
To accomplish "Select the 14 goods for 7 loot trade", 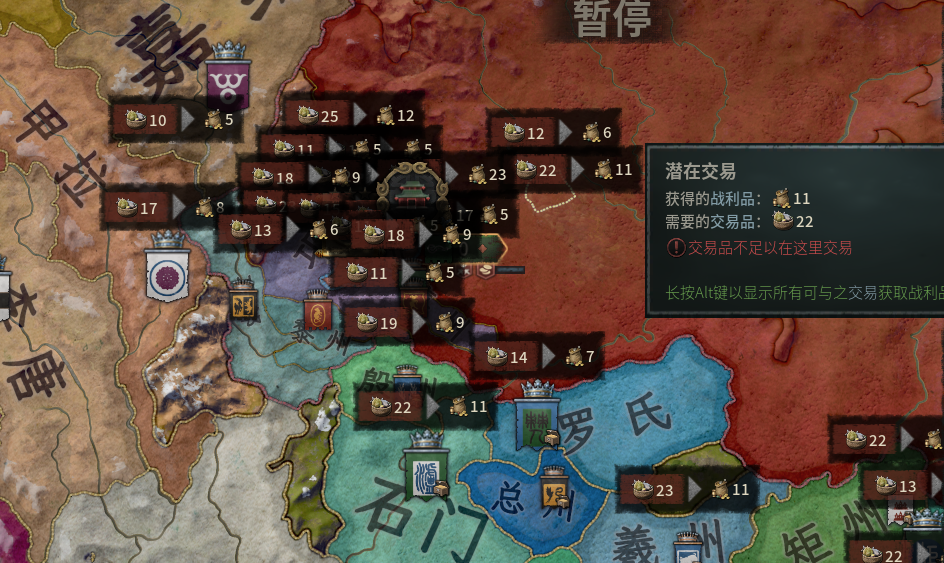I will (x=535, y=356).
